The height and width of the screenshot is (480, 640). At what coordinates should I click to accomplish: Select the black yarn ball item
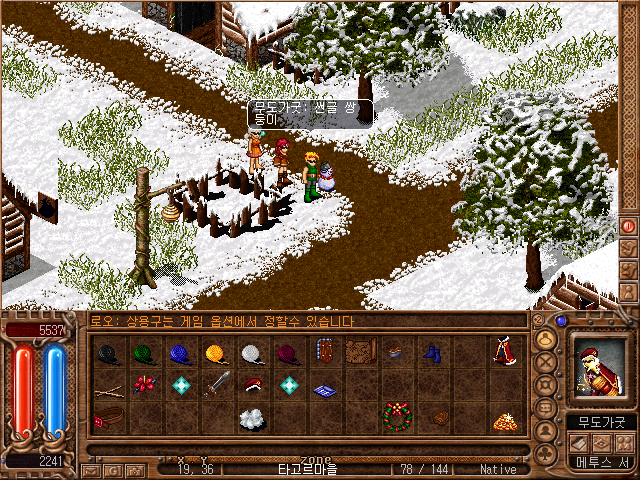pos(107,353)
